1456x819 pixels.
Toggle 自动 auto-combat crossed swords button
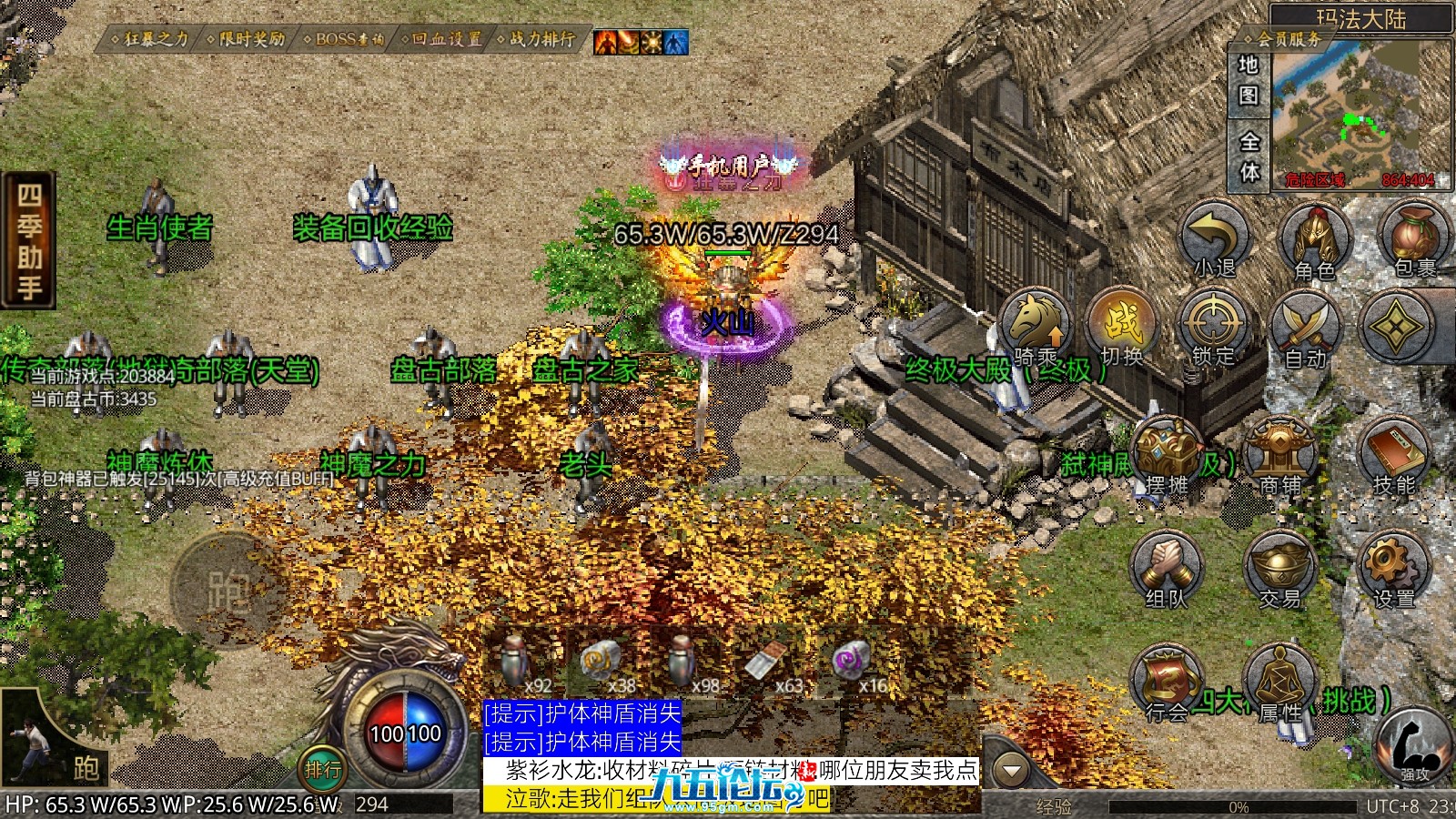tap(1306, 329)
